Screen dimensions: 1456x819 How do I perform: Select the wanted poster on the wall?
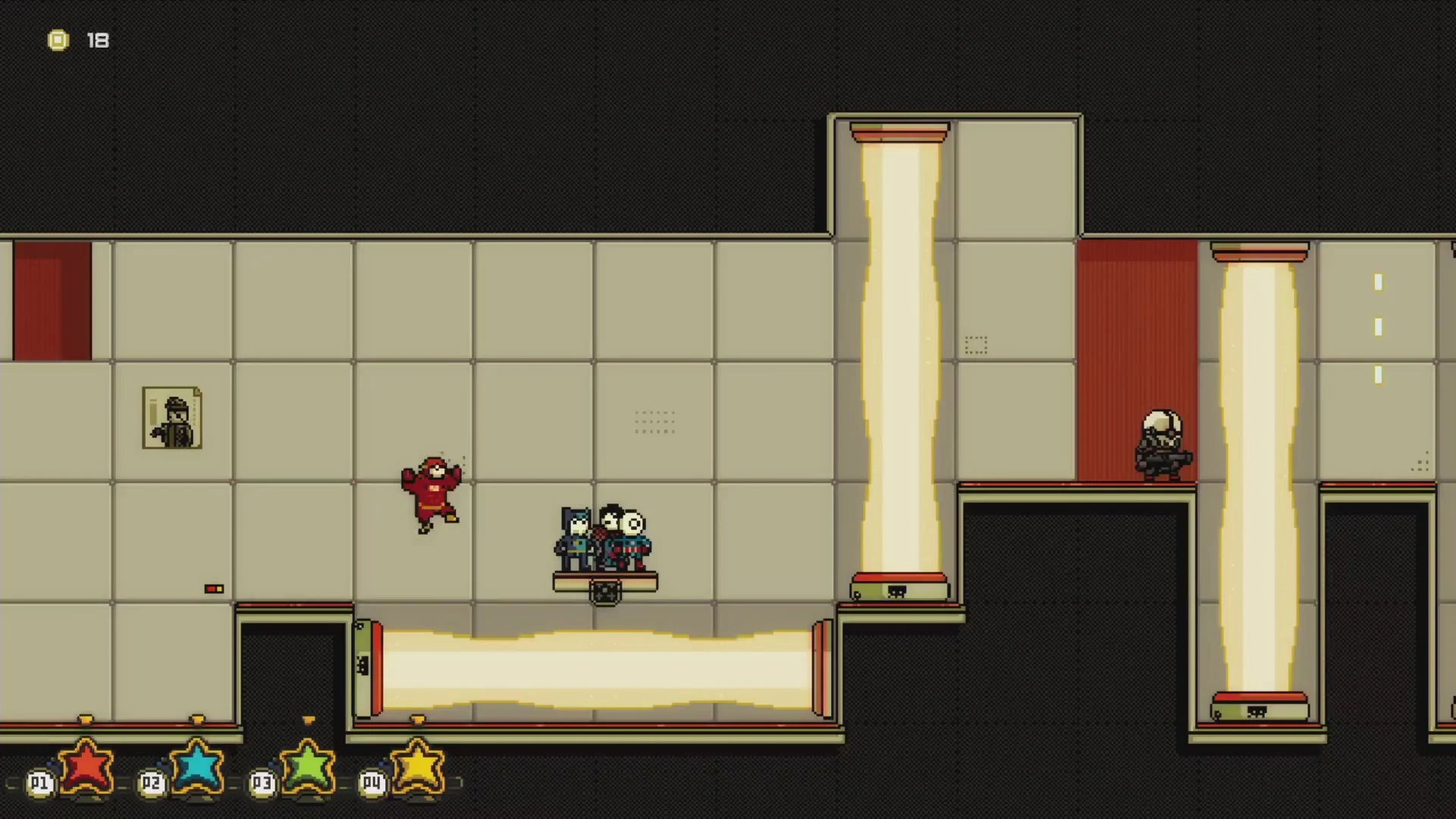point(171,417)
